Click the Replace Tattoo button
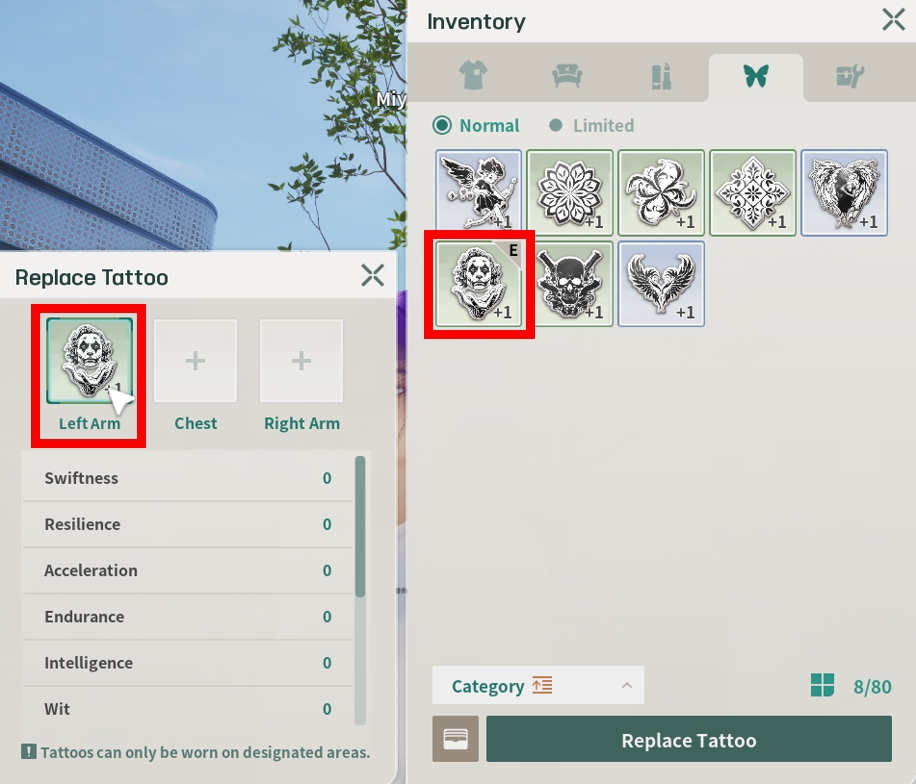Viewport: 916px width, 784px height. tap(688, 740)
